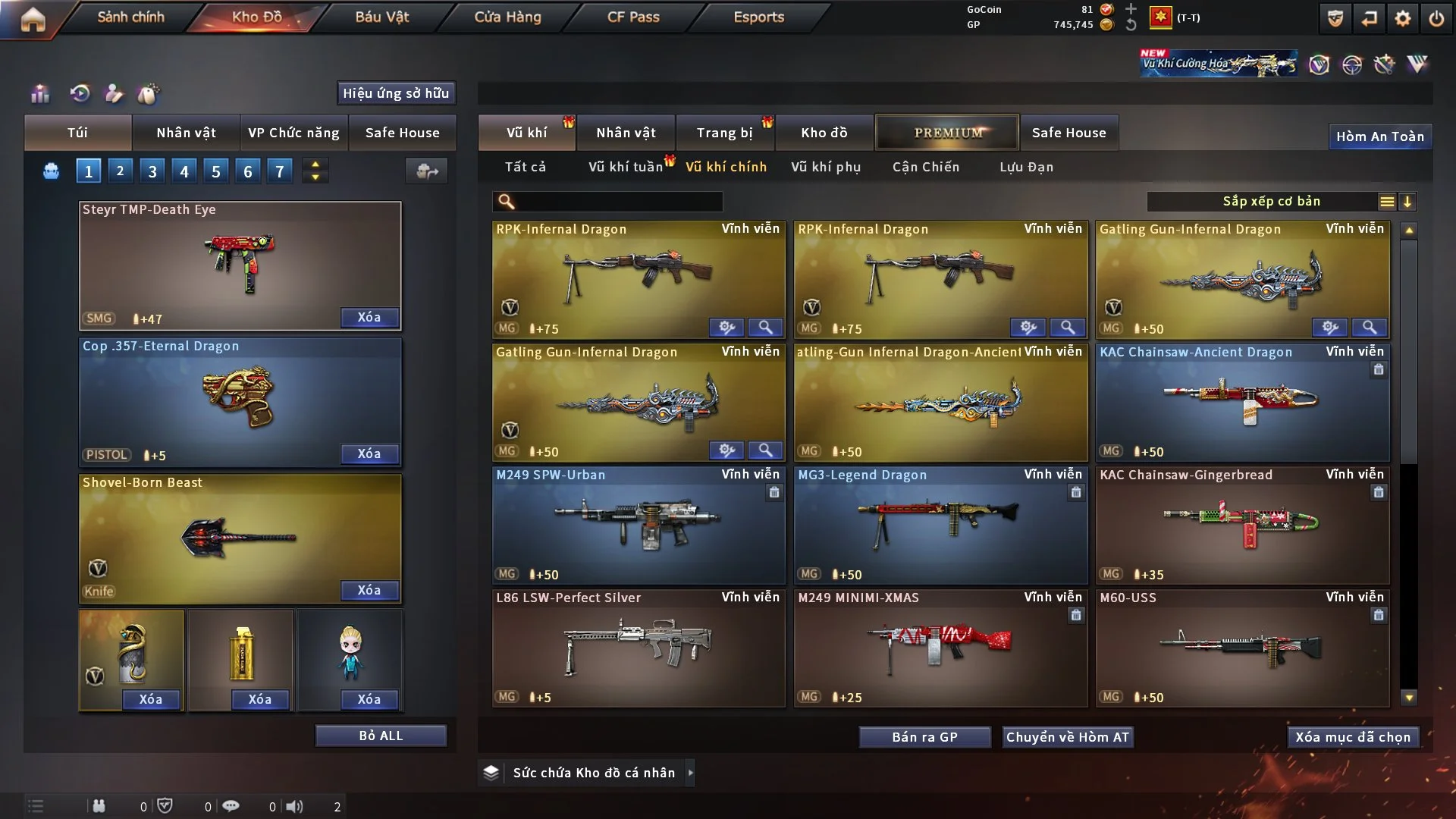The image size is (1456, 819).
Task: Open the Cửa Hàng shop menu
Action: tap(507, 17)
